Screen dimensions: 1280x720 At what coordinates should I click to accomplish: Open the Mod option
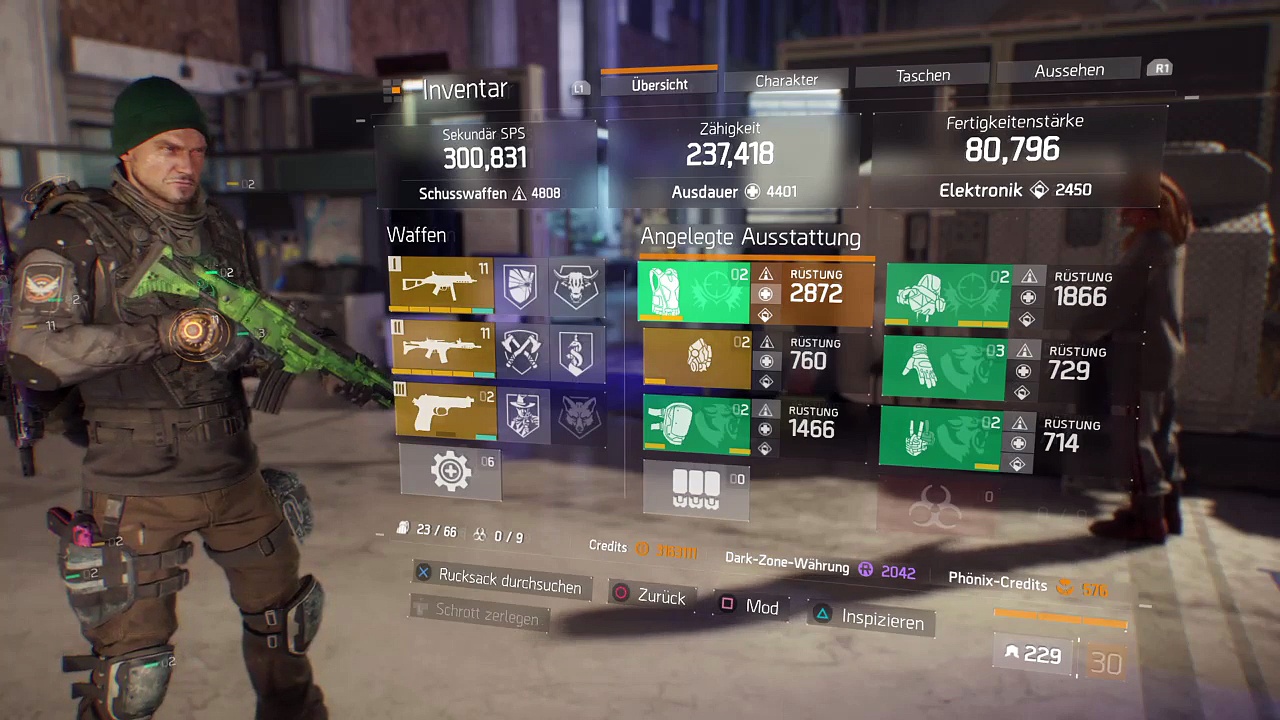[749, 606]
